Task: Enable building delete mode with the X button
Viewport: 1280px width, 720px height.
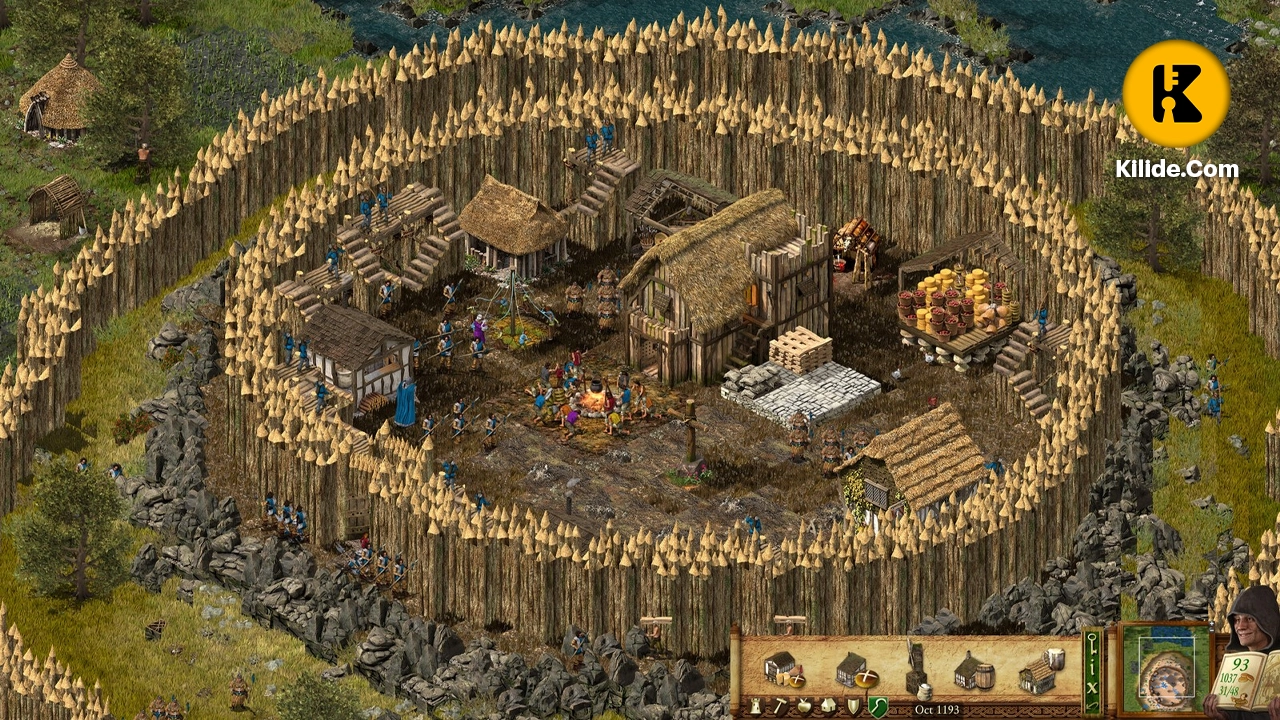Action: [1091, 686]
